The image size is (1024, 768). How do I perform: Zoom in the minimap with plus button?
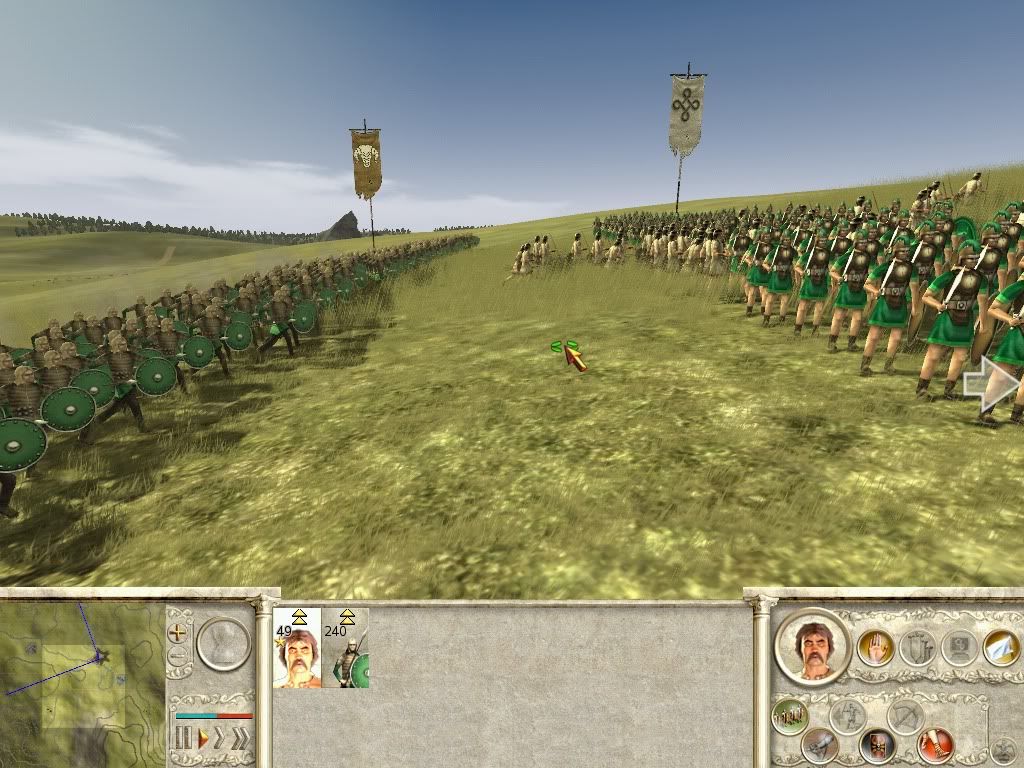[178, 633]
